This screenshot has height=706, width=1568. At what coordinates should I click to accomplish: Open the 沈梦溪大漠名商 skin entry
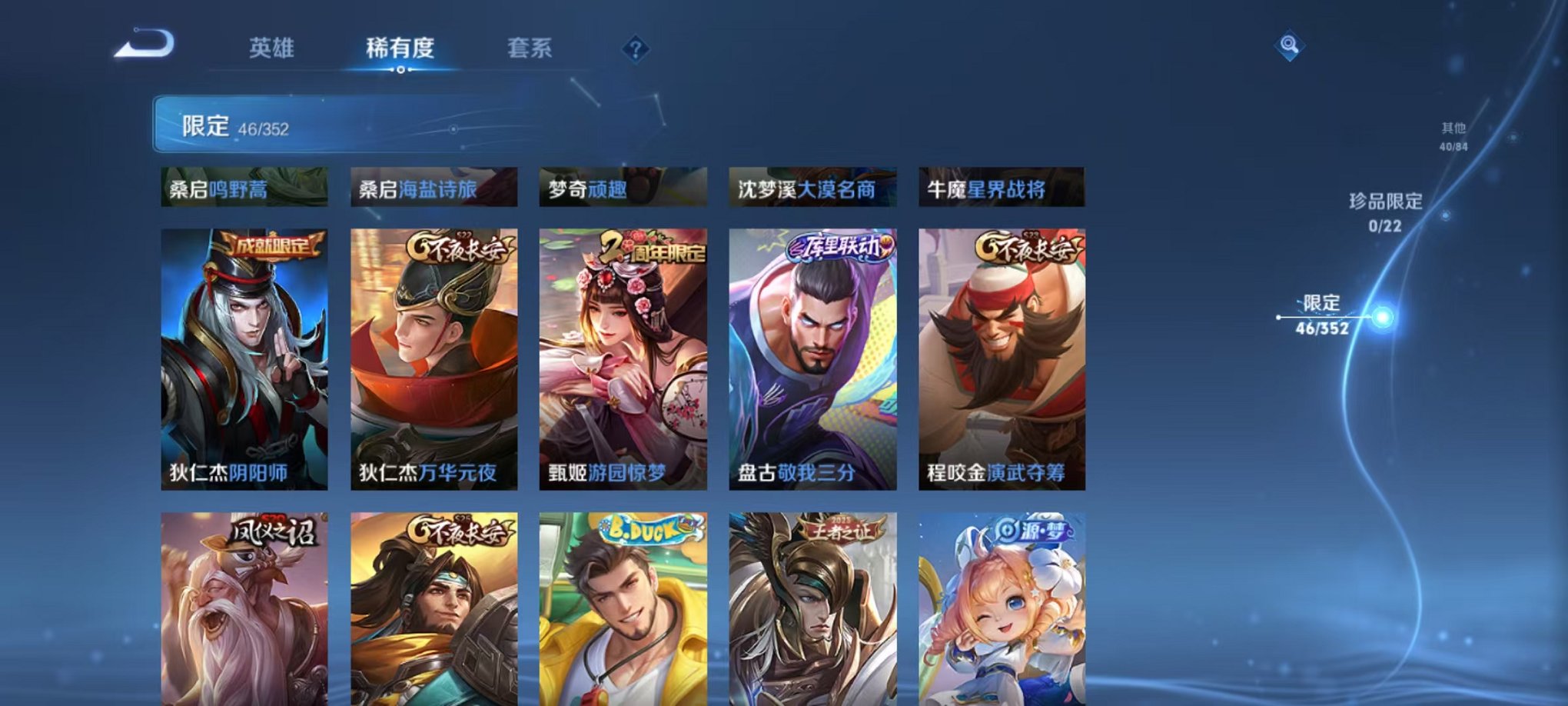click(x=812, y=188)
